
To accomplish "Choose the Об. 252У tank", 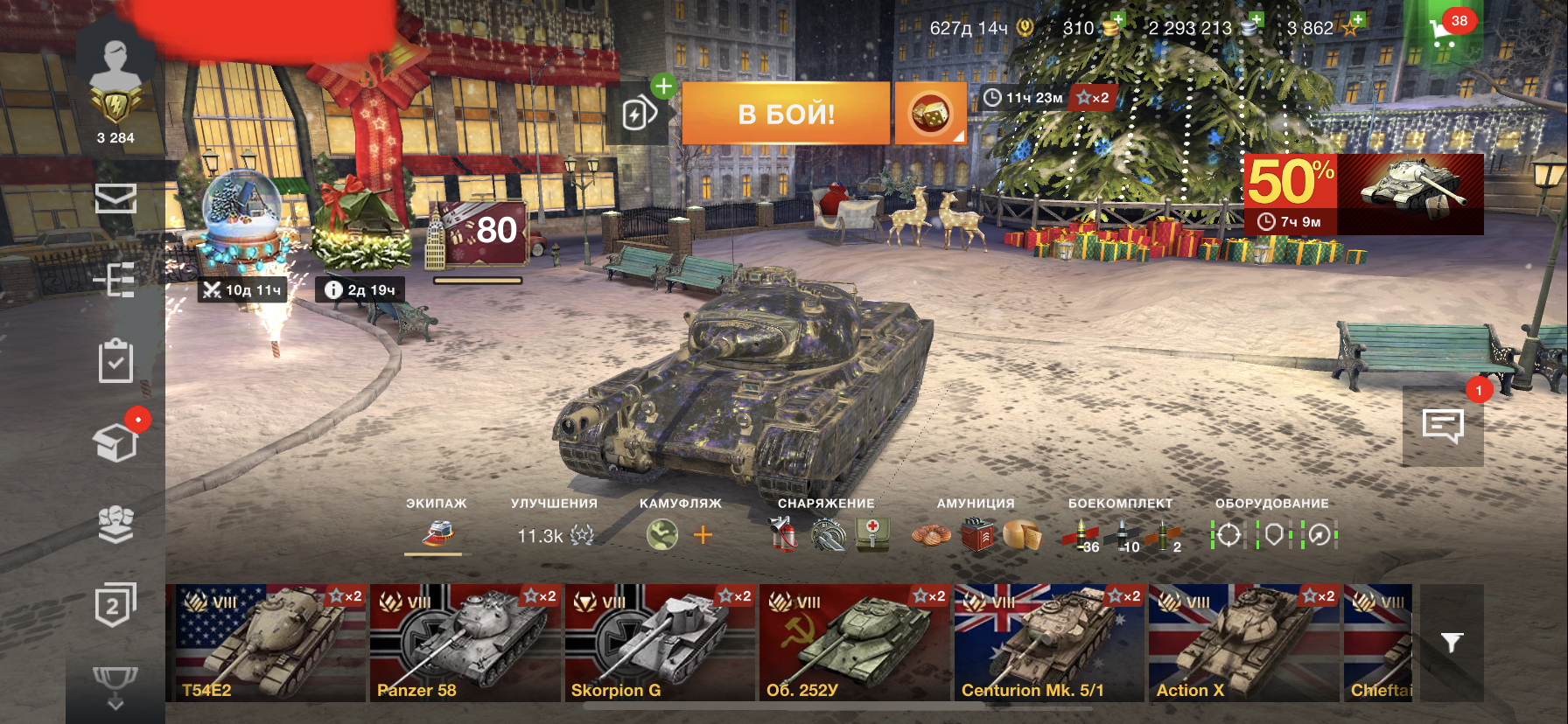I will pyautogui.click(x=854, y=644).
